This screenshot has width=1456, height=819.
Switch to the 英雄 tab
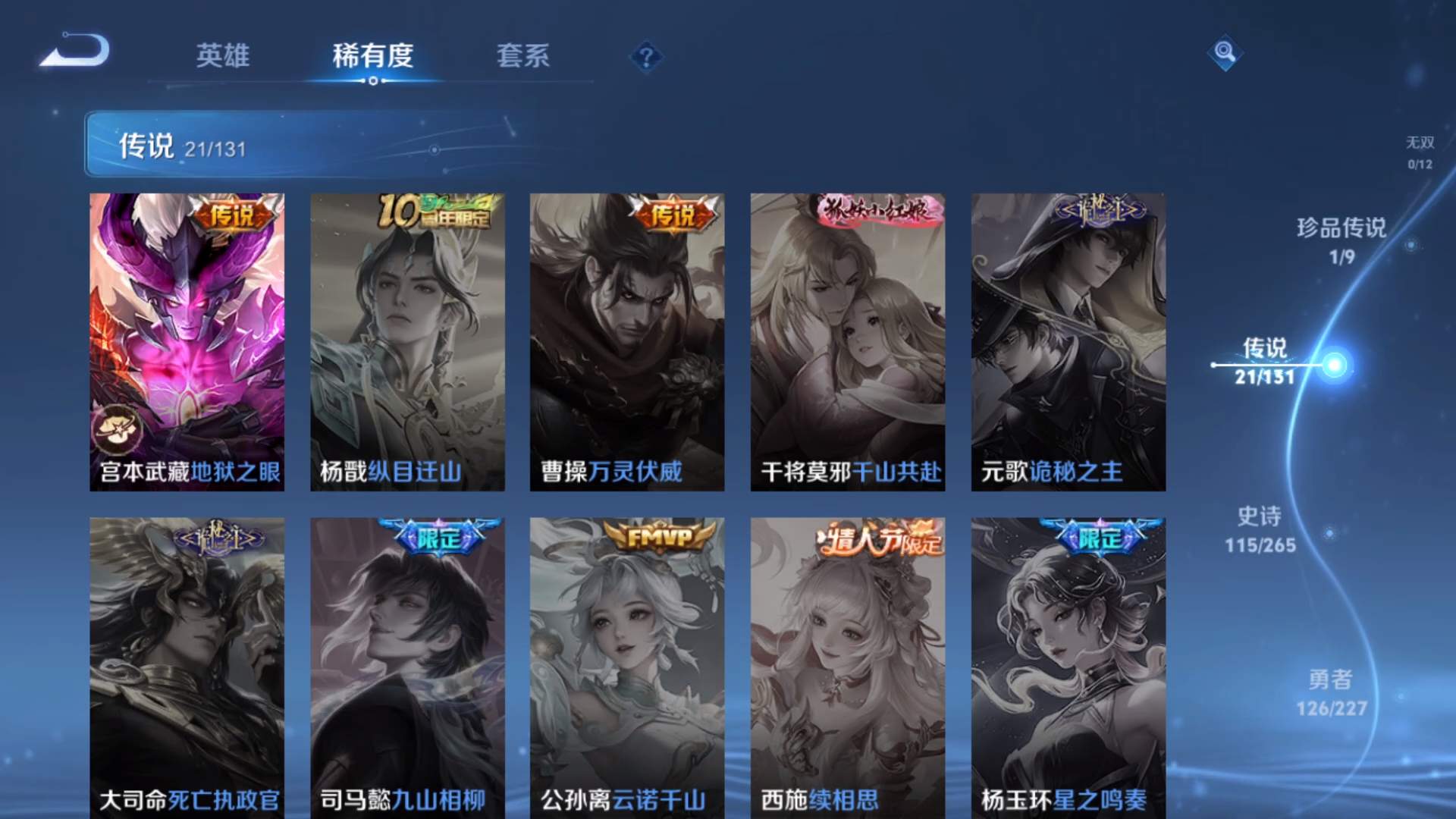(x=224, y=57)
